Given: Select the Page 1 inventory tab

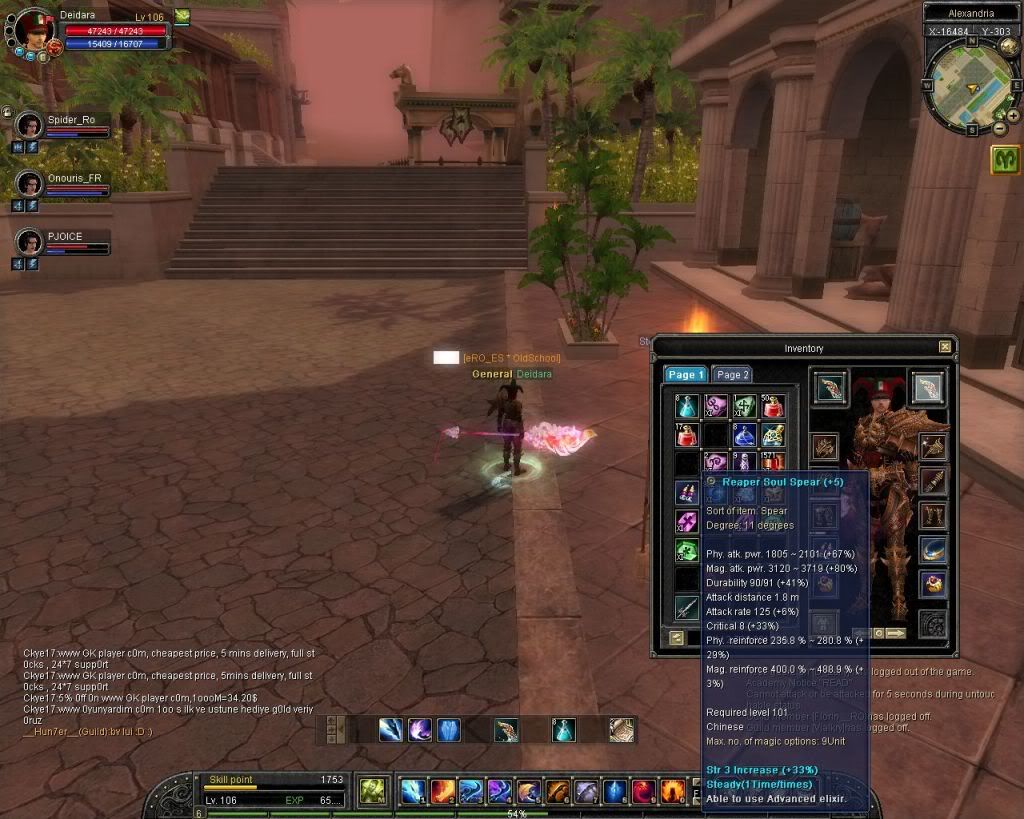Looking at the screenshot, I should click(686, 375).
